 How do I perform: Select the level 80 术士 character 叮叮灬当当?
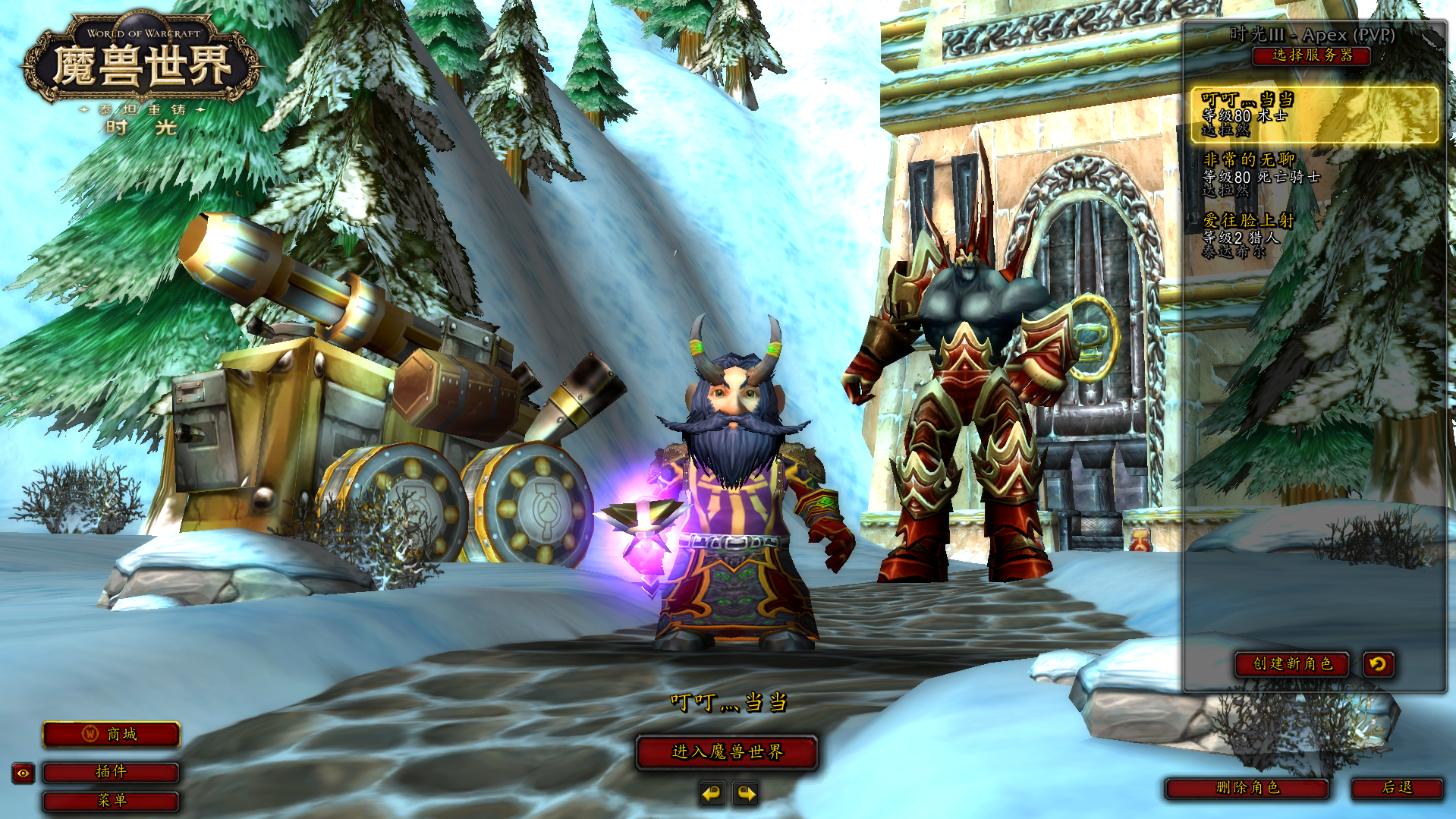1314,115
